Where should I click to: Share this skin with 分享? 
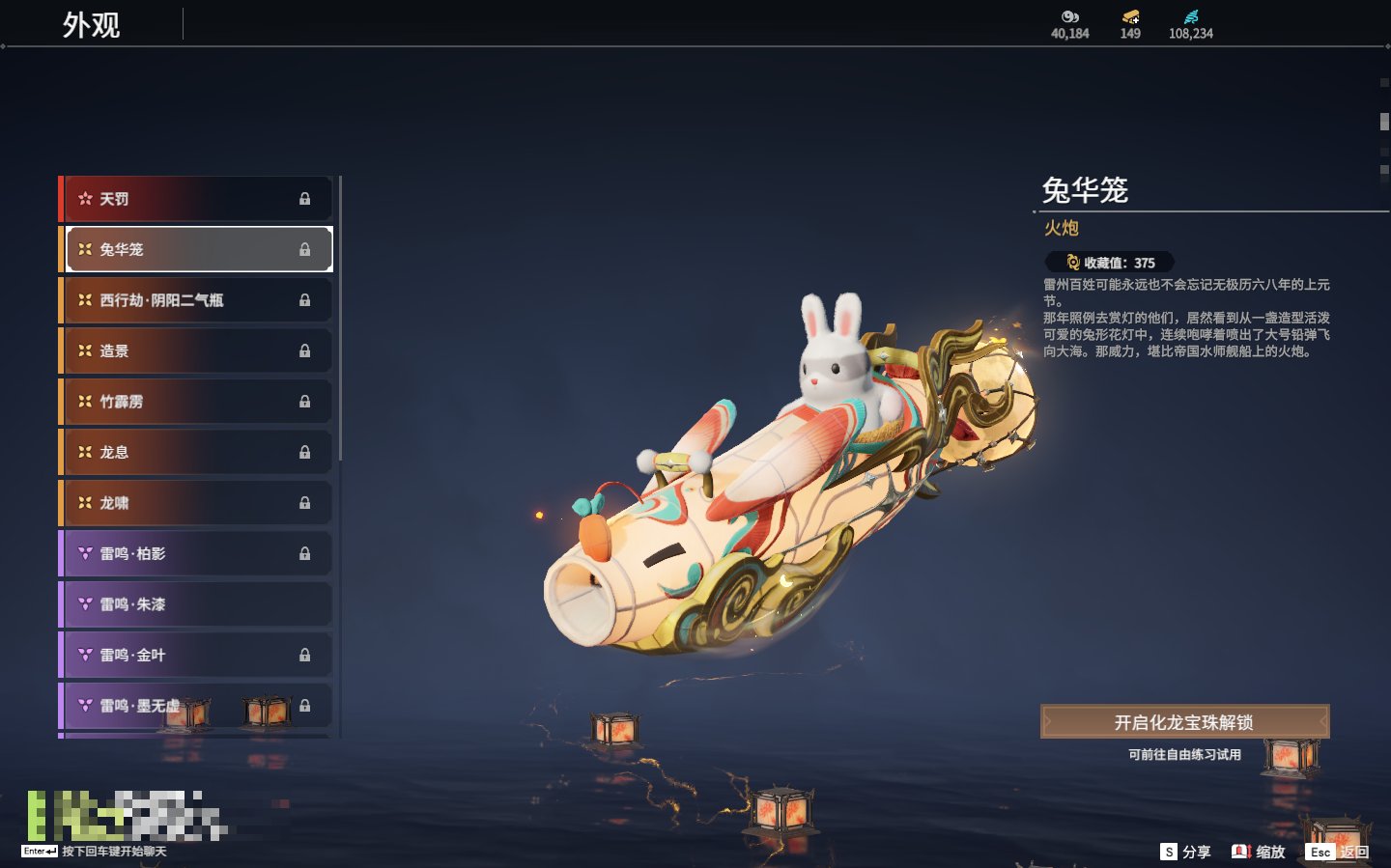tap(1186, 852)
